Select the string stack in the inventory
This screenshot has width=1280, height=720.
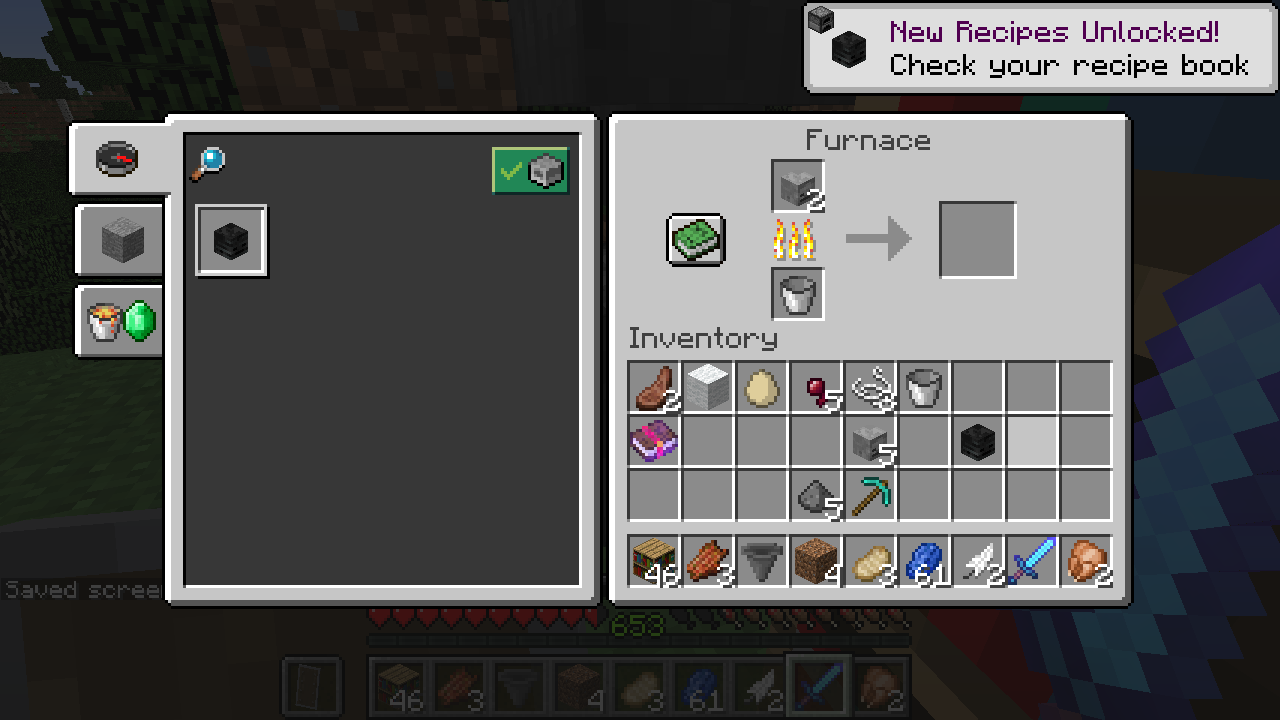[x=870, y=387]
